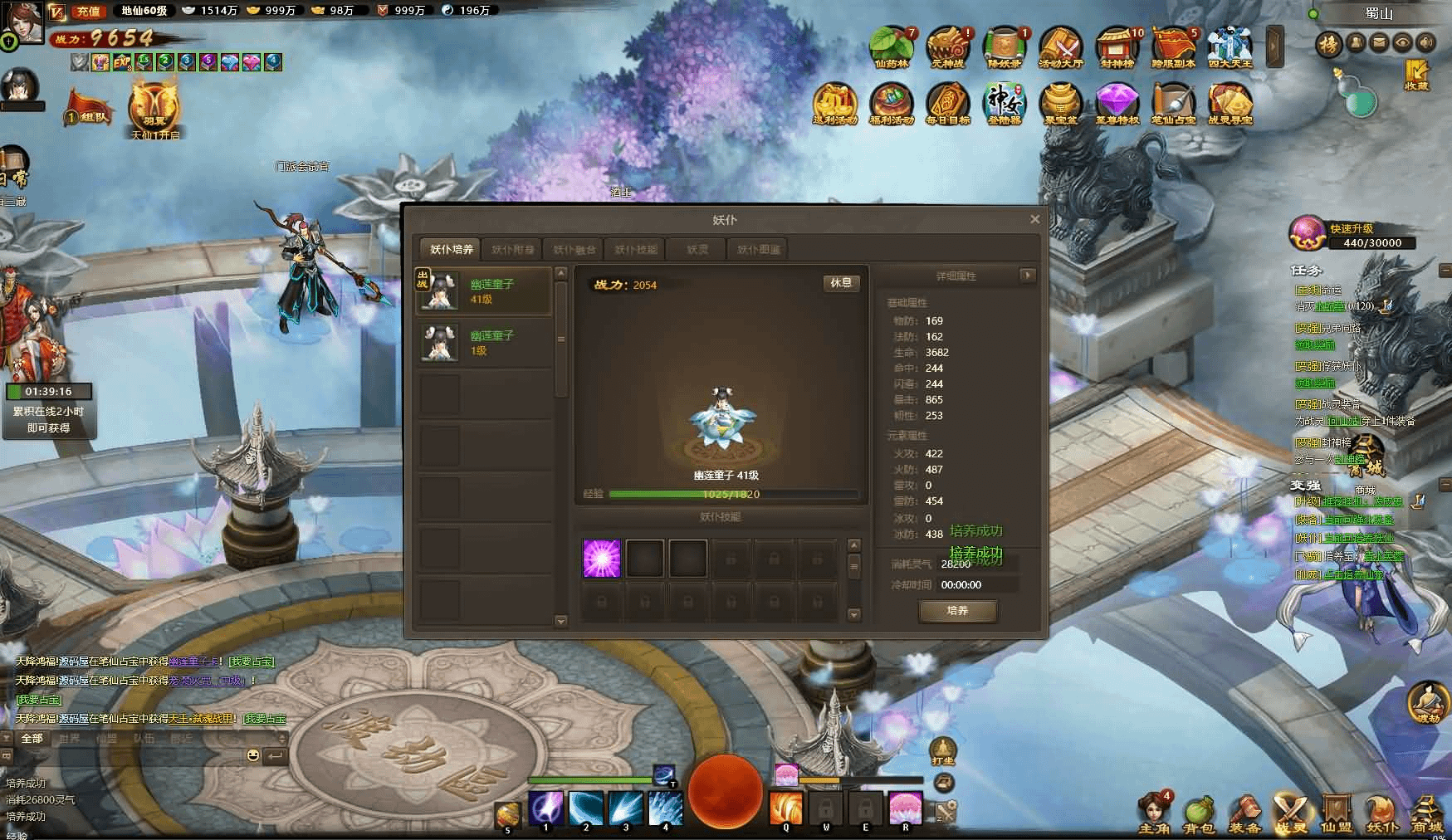Open the 装备 equipment menu
Screen dimensions: 1452x840
(x=1244, y=813)
